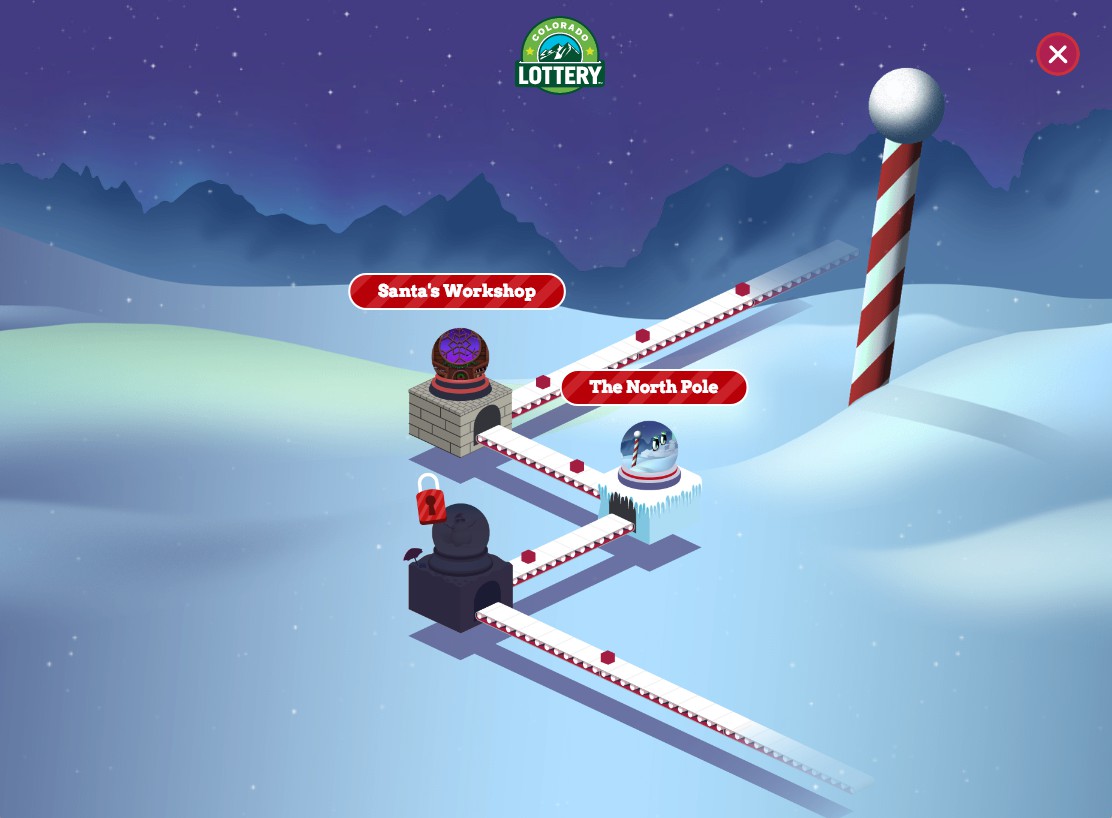Open the Santa's Workshop snow globe level

pyautogui.click(x=460, y=363)
